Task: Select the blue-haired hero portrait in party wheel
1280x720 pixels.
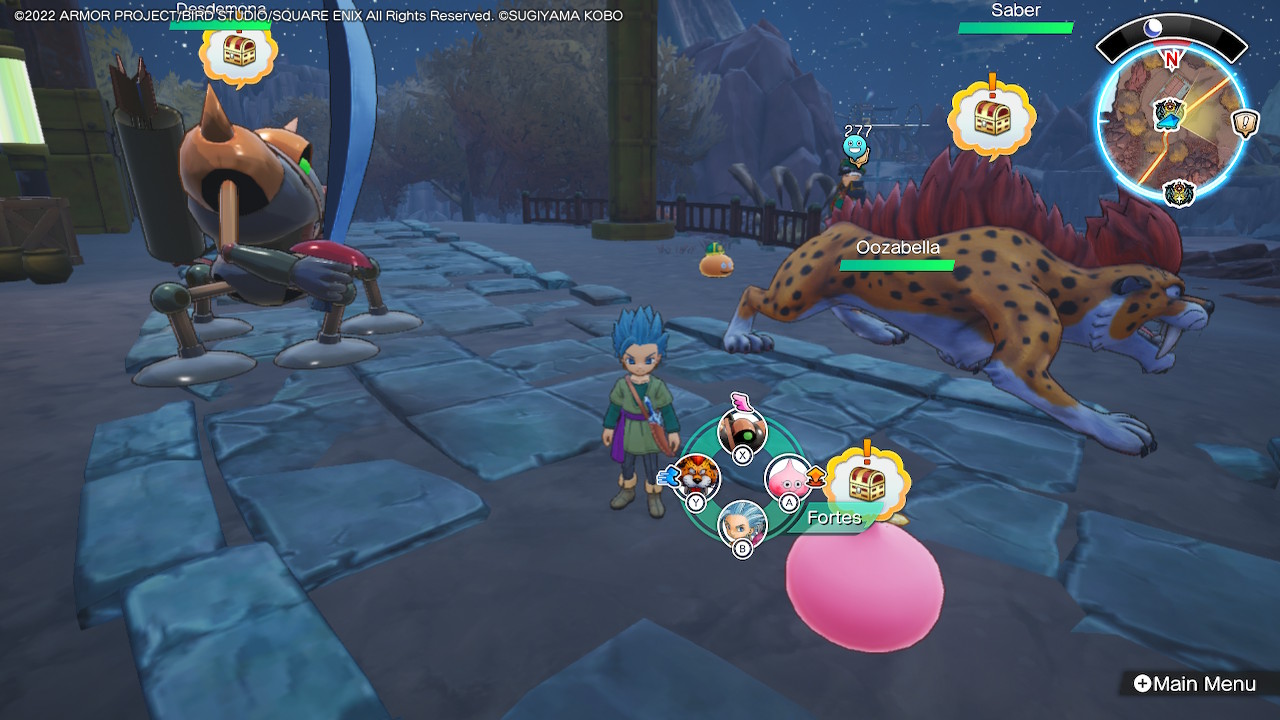Action: click(742, 523)
